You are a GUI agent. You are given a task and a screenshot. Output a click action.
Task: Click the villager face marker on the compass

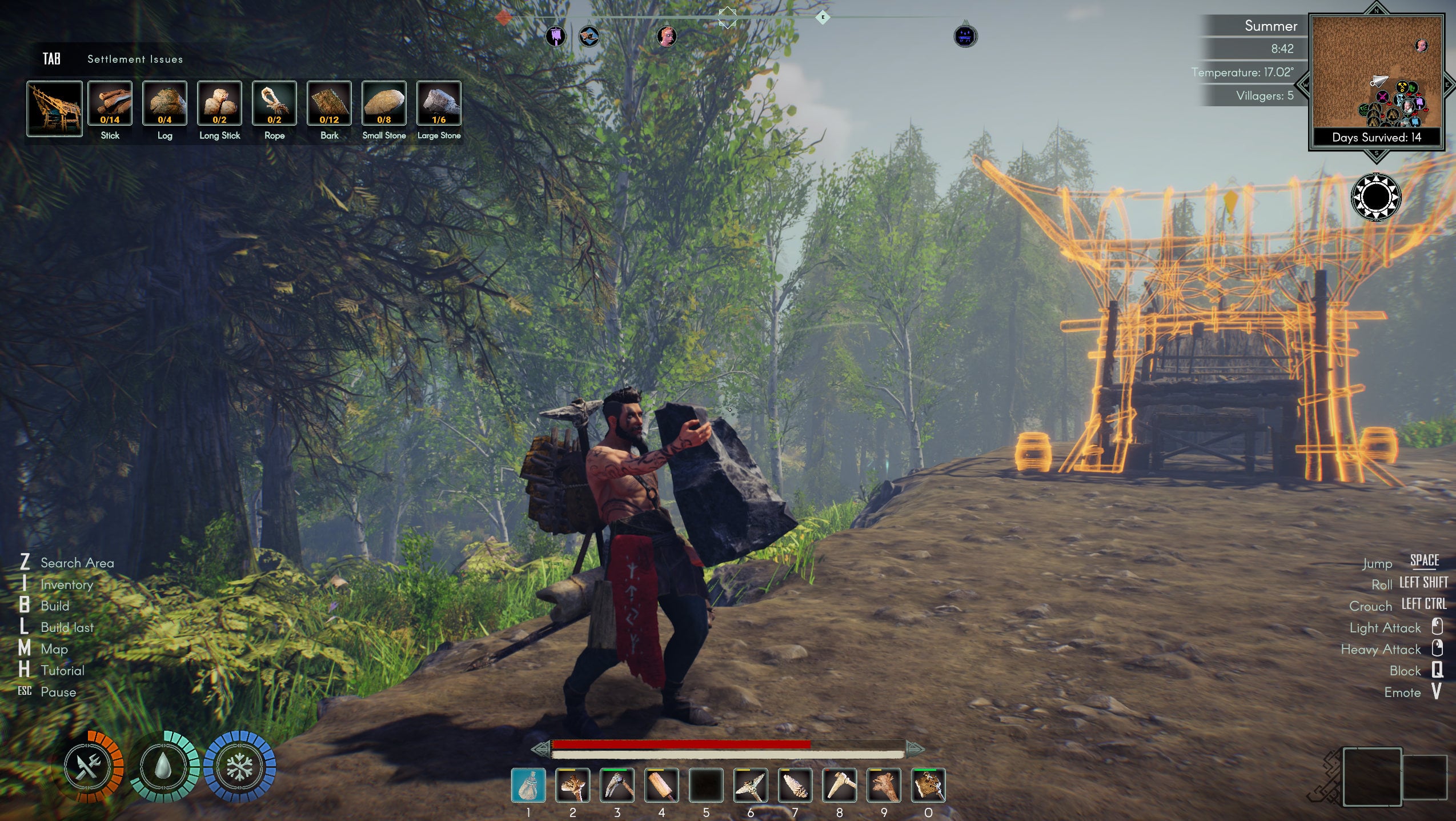pyautogui.click(x=667, y=37)
